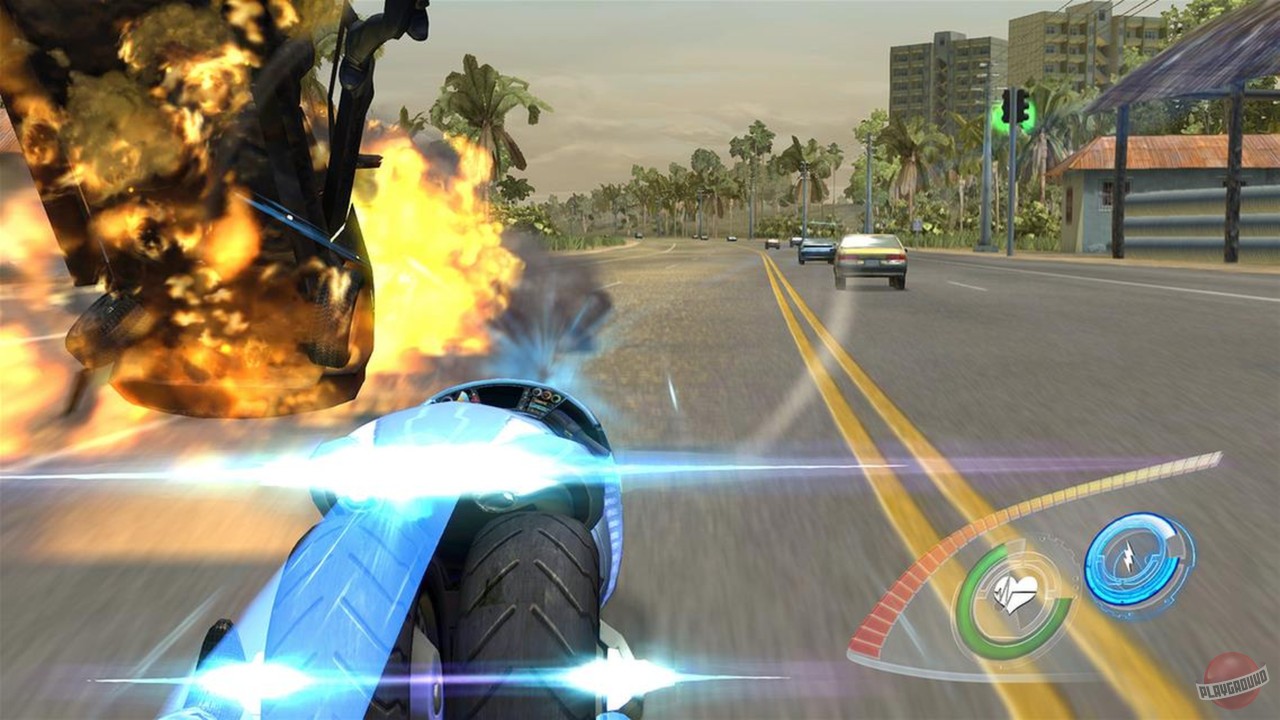The height and width of the screenshot is (720, 1280).
Task: Select the lightning bolt boost icon
Action: click(x=1129, y=555)
